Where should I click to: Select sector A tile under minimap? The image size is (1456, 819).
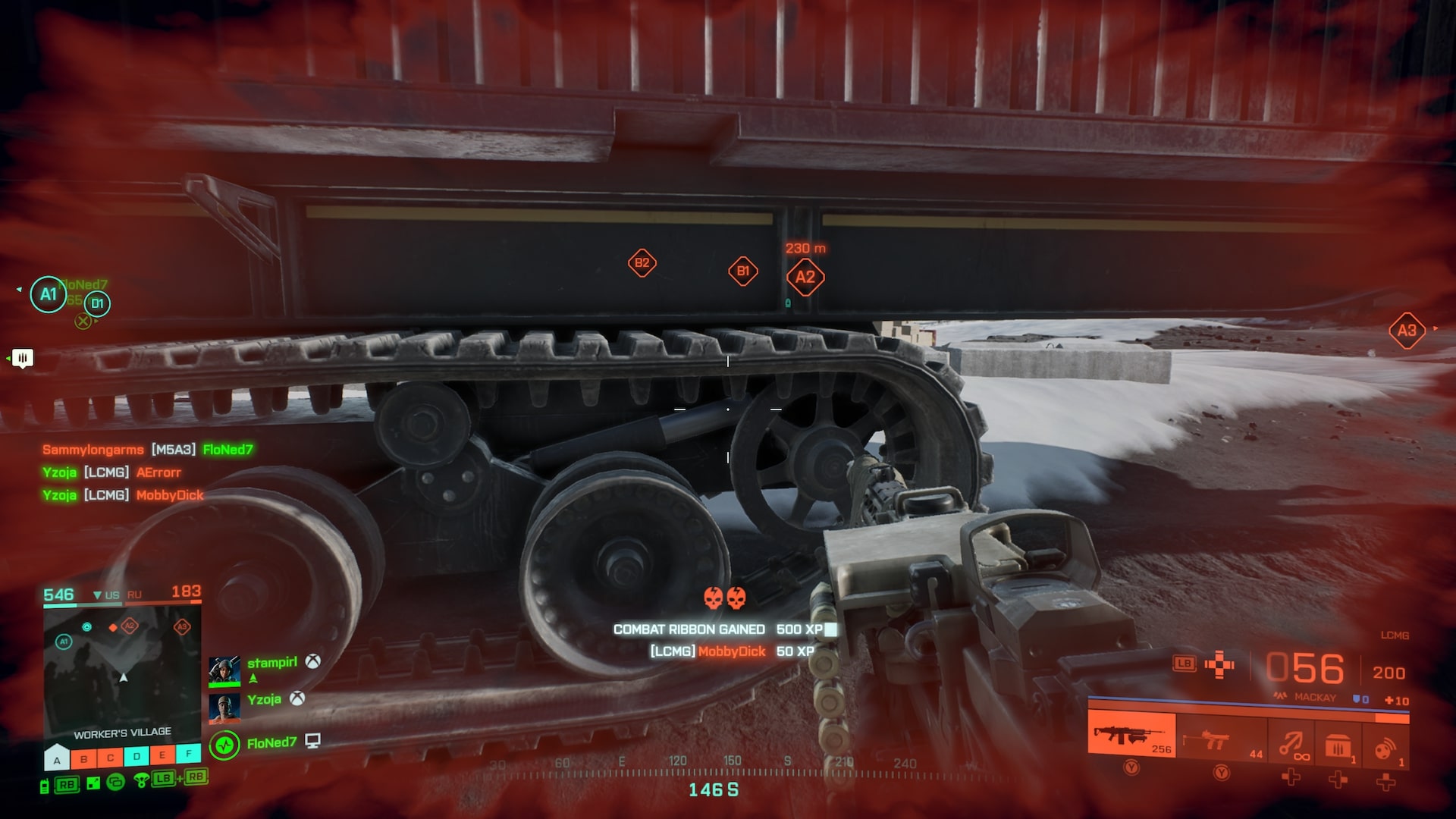[57, 758]
